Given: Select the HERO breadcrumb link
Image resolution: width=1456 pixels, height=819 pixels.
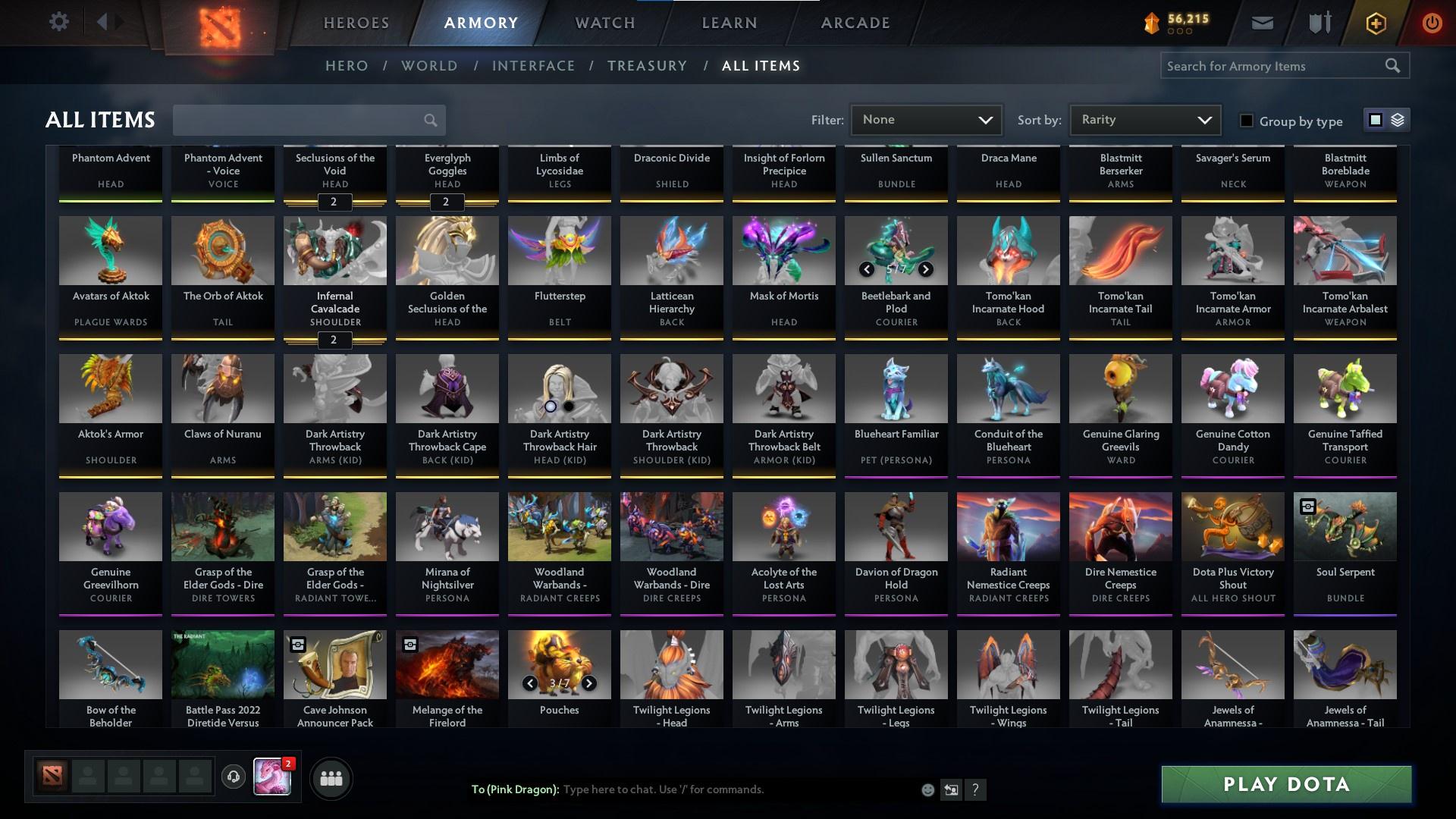Looking at the screenshot, I should (x=346, y=66).
